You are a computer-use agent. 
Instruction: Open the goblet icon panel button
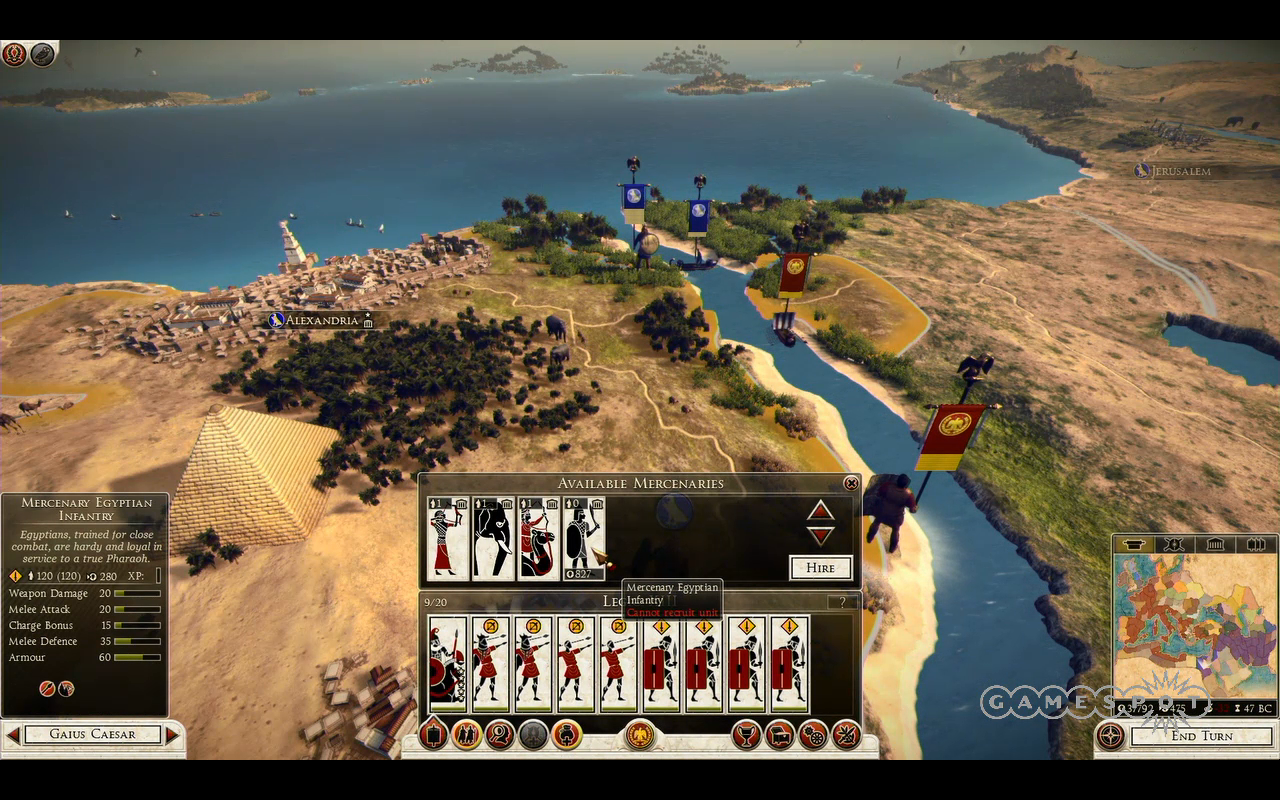pos(746,735)
